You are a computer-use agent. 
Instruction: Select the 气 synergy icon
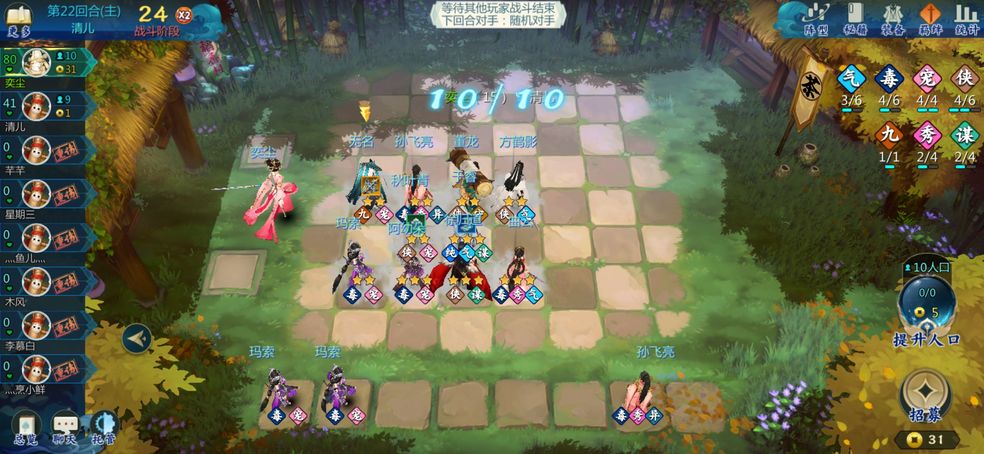click(851, 79)
